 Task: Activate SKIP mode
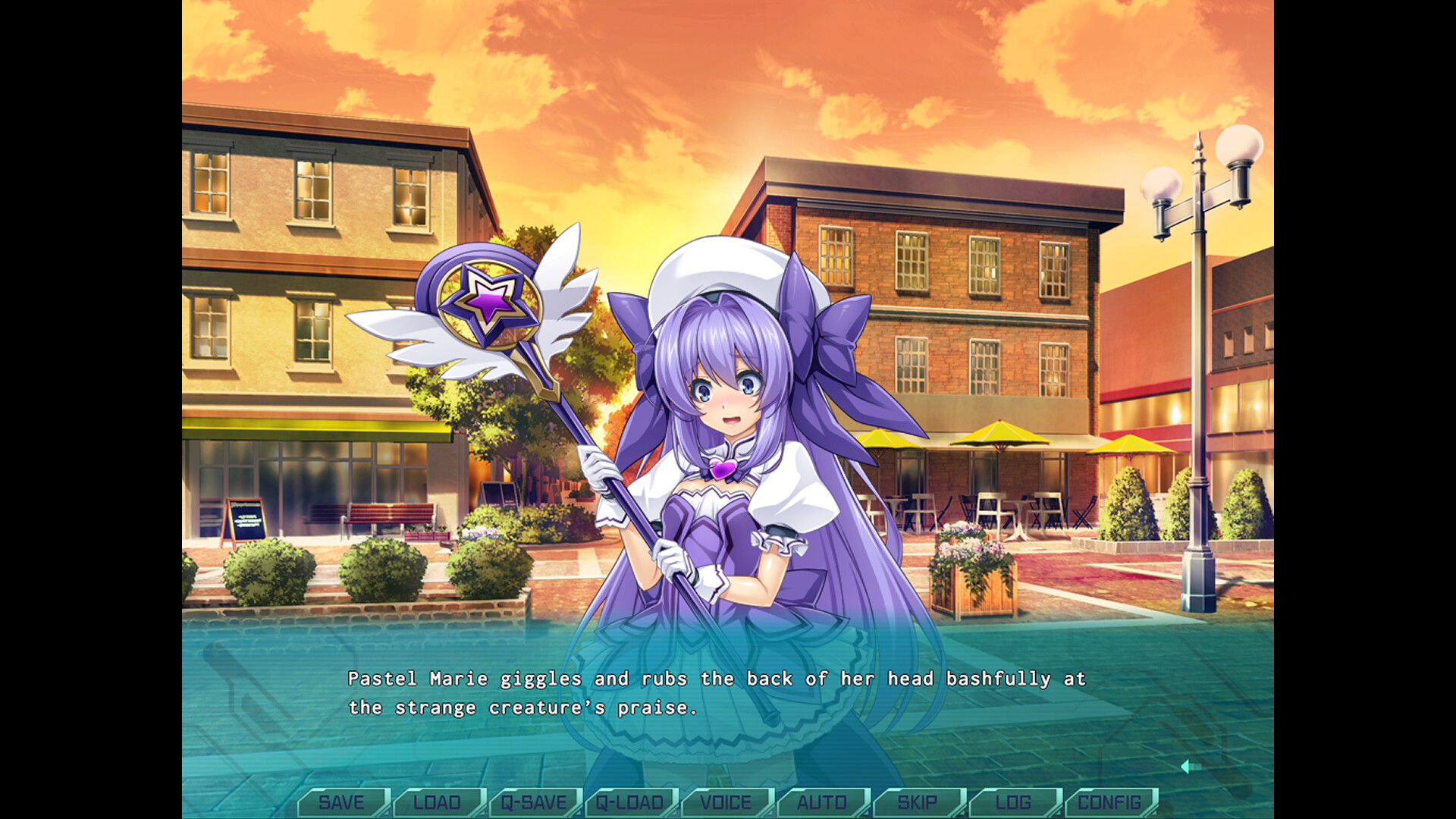pyautogui.click(x=918, y=802)
